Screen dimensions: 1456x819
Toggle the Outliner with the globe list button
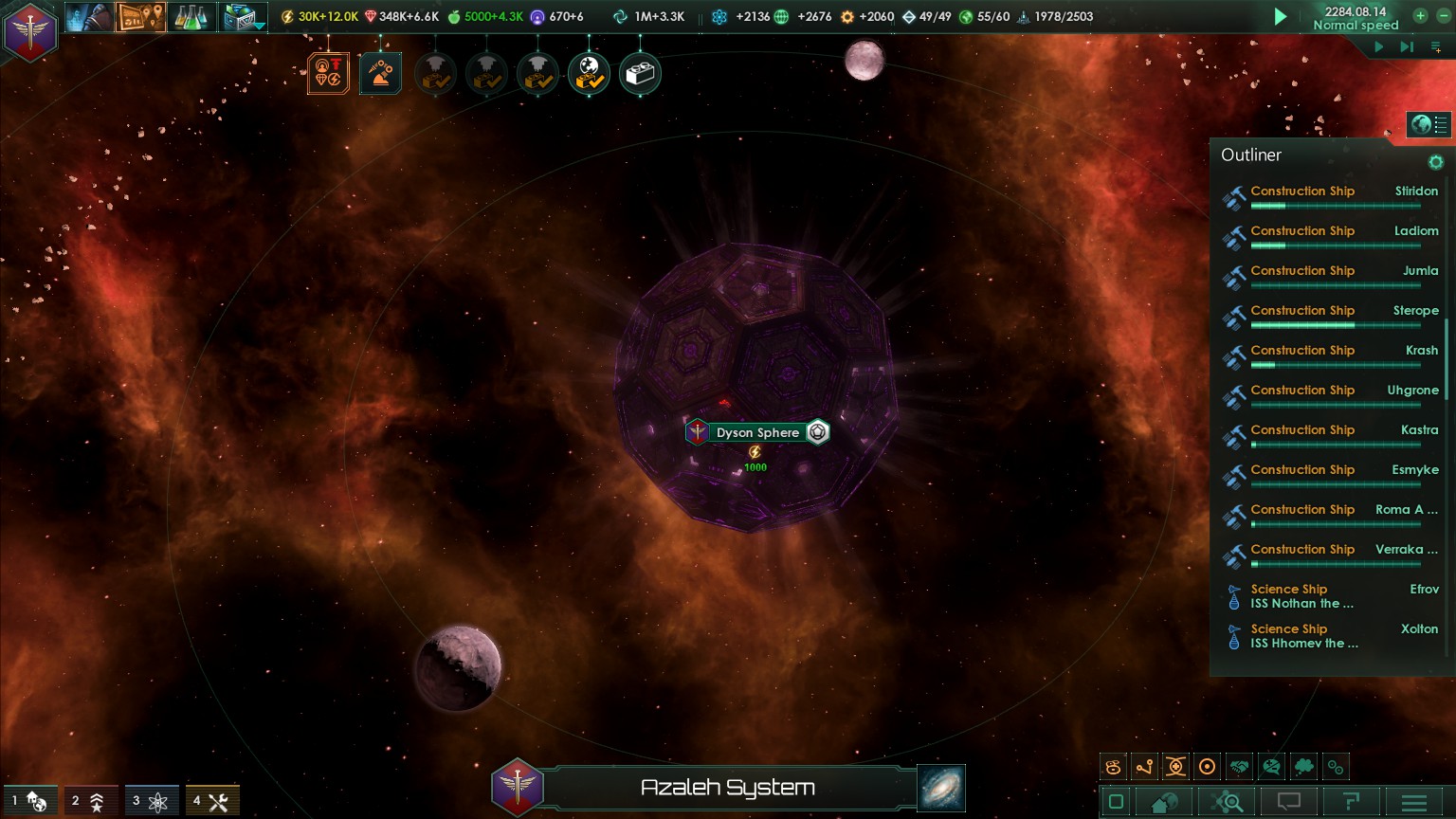(x=1429, y=124)
